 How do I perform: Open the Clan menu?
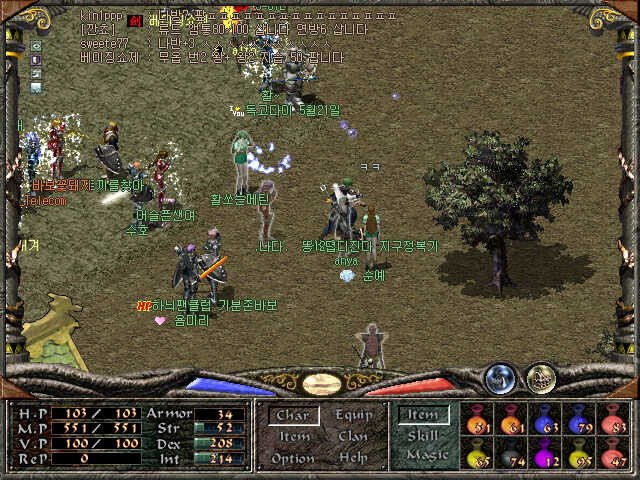pyautogui.click(x=353, y=436)
